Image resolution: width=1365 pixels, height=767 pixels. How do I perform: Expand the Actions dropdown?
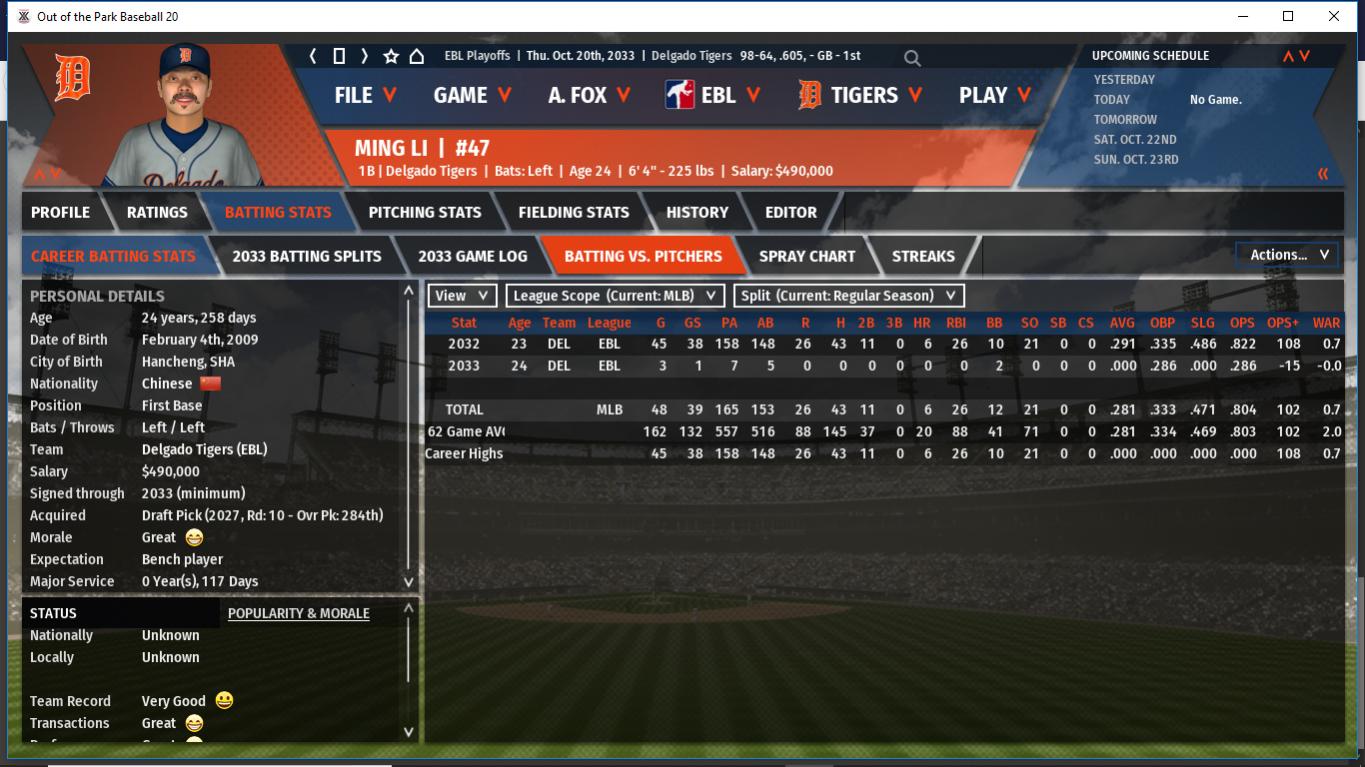[1288, 255]
